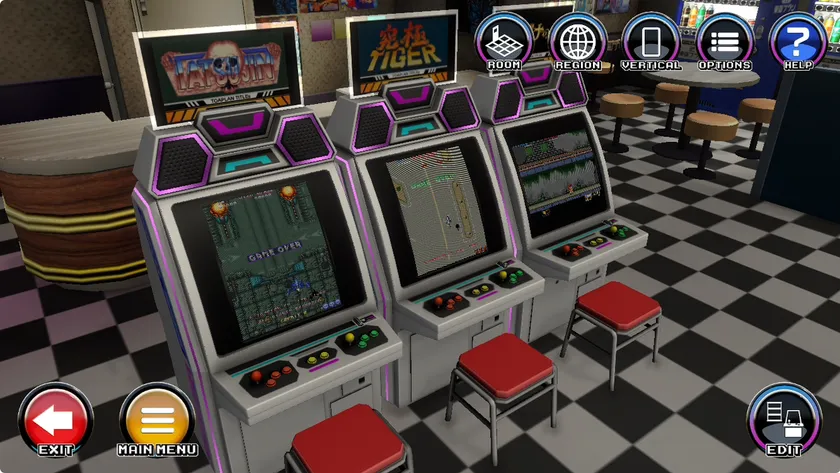Choose the Region globe button
This screenshot has height=473, width=840.
click(x=578, y=42)
